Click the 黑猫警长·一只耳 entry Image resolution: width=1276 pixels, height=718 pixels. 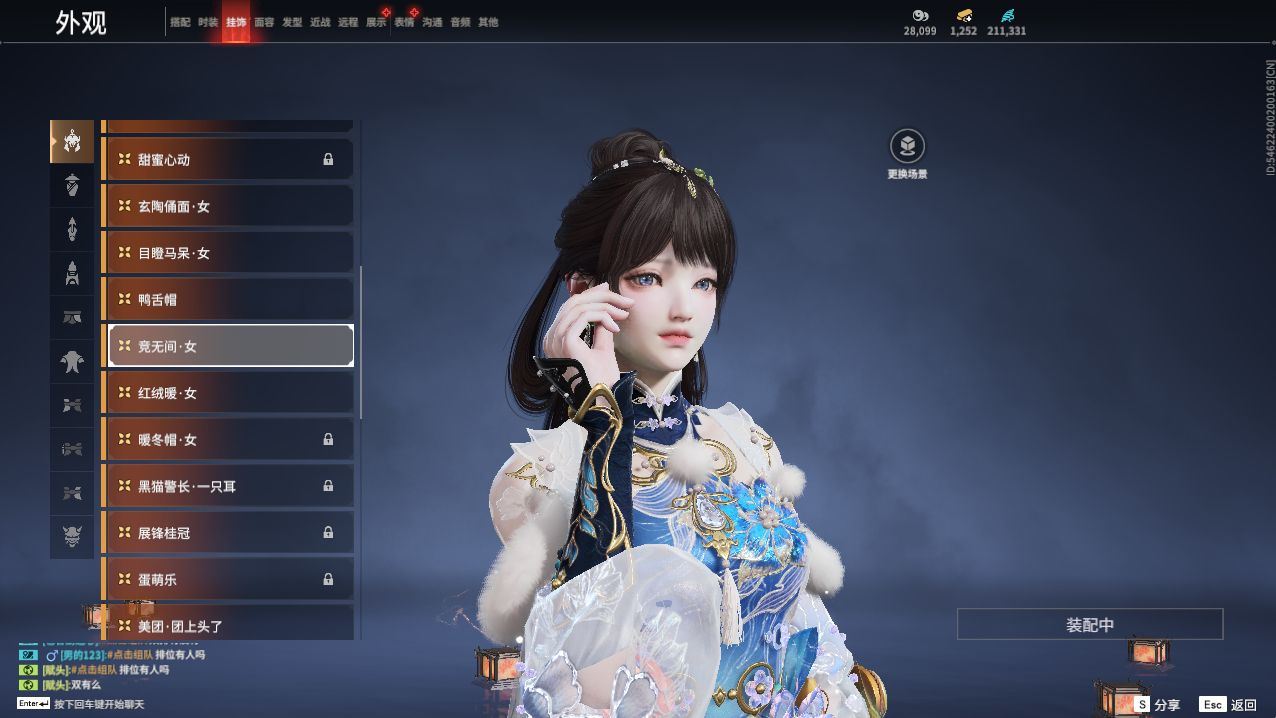coord(228,486)
